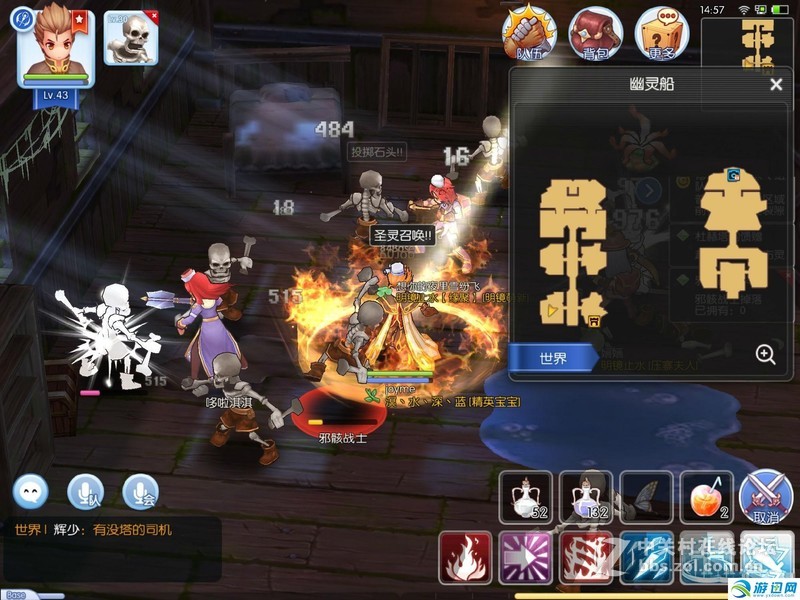Click the map magnifier zoom button
This screenshot has height=600, width=800.
pyautogui.click(x=765, y=354)
